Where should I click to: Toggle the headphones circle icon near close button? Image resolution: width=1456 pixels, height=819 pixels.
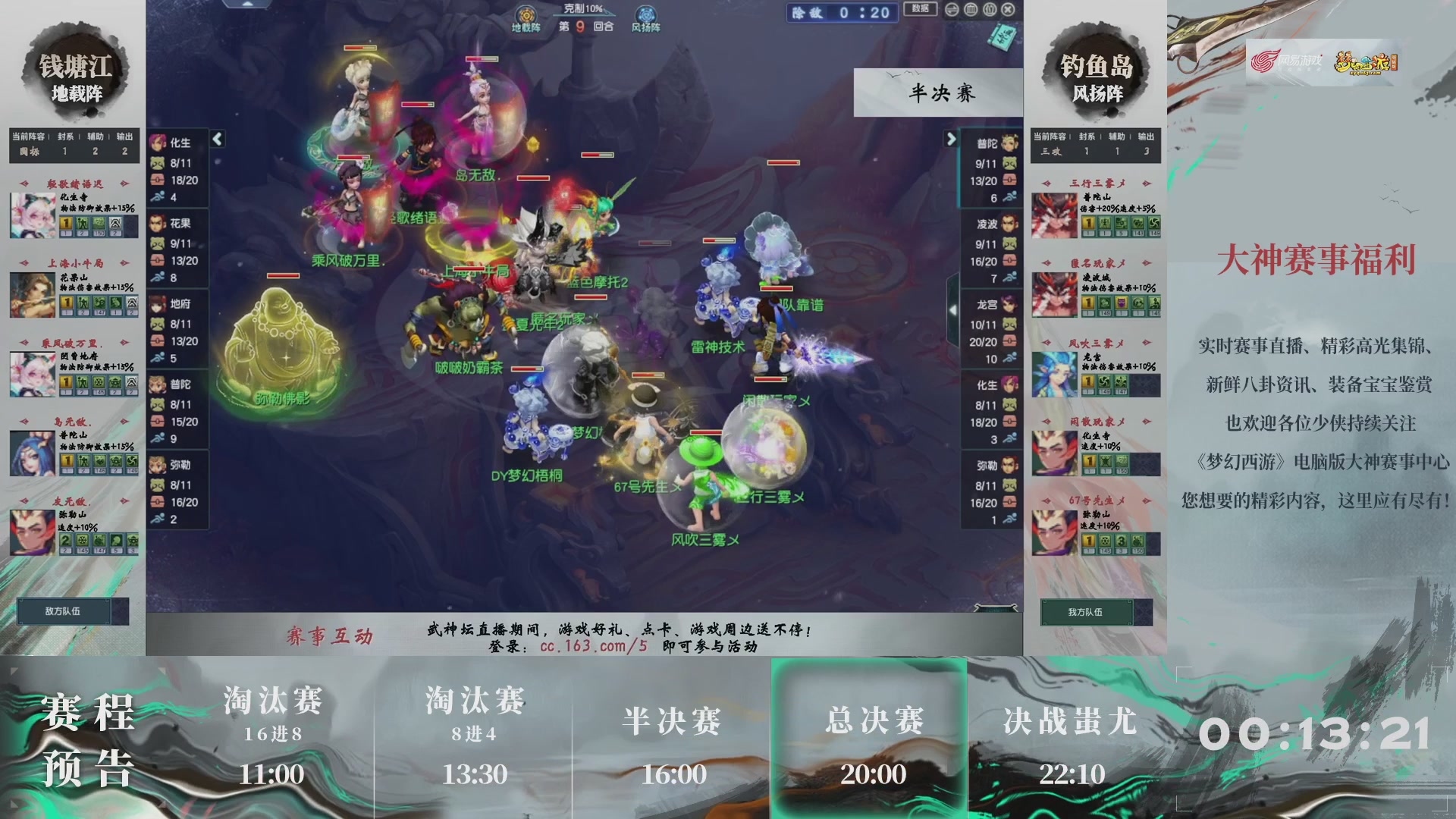(990, 11)
